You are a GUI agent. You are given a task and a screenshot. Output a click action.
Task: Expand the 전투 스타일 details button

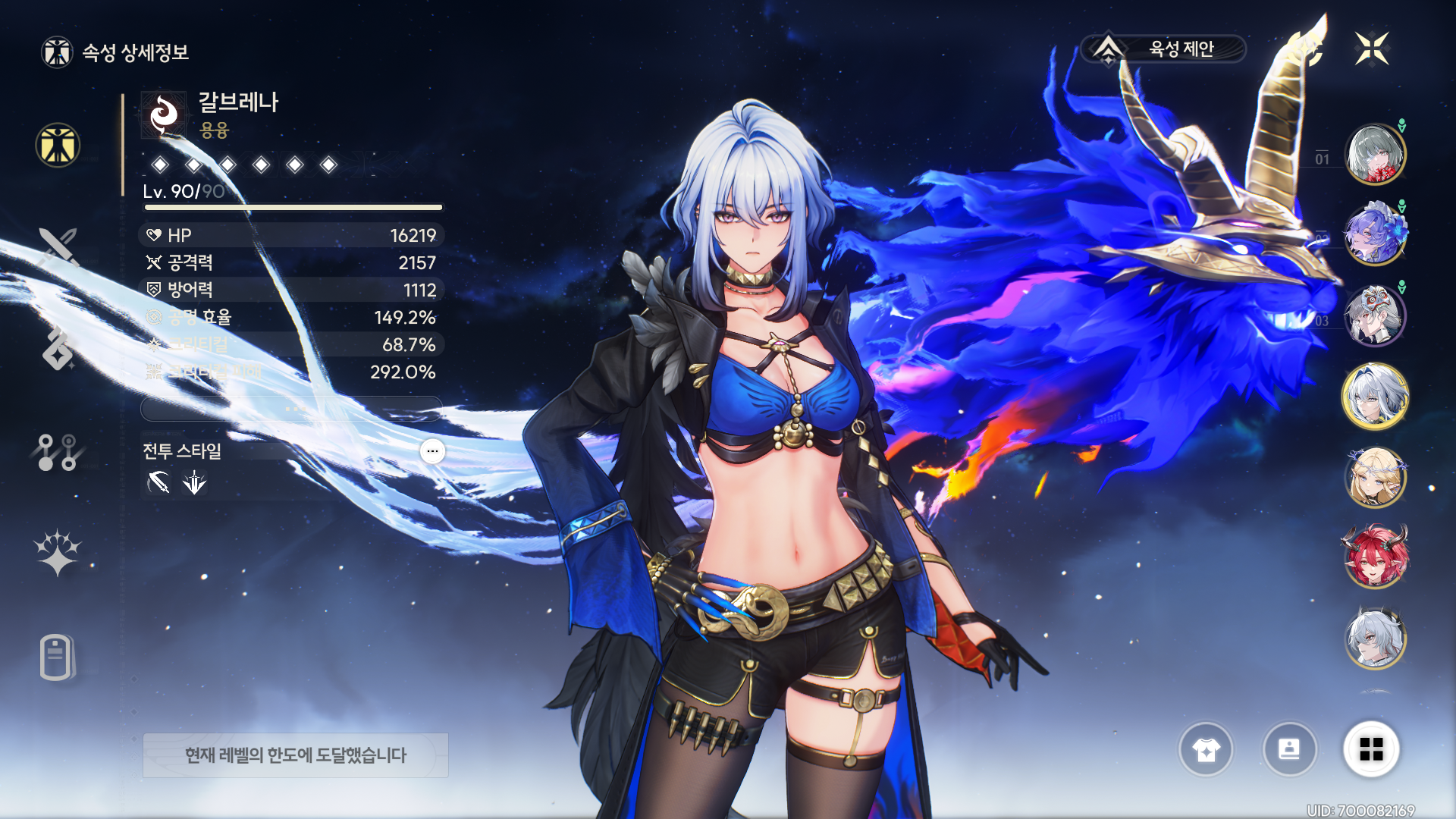tap(432, 451)
